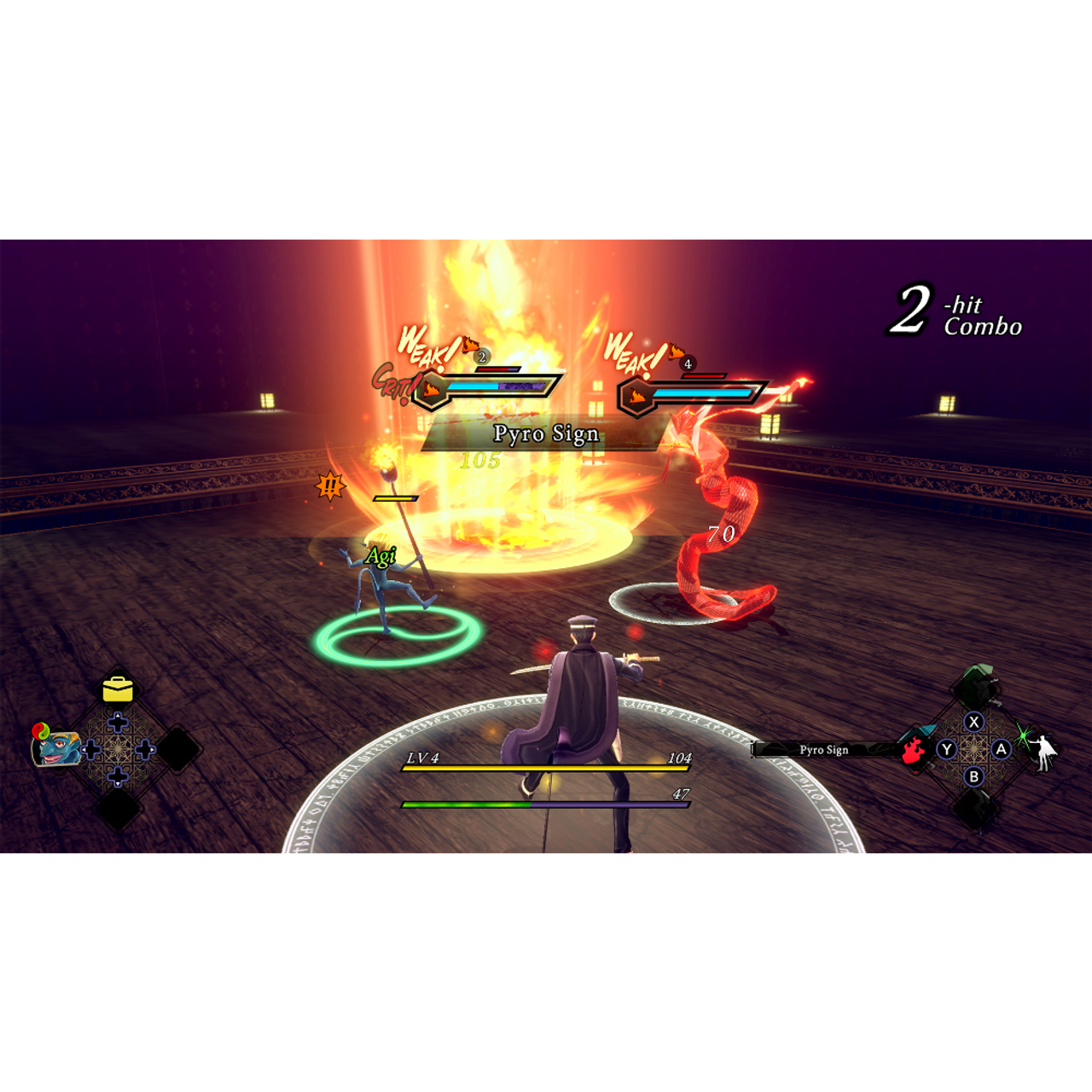Use the white caped figure action icon

point(1043,752)
